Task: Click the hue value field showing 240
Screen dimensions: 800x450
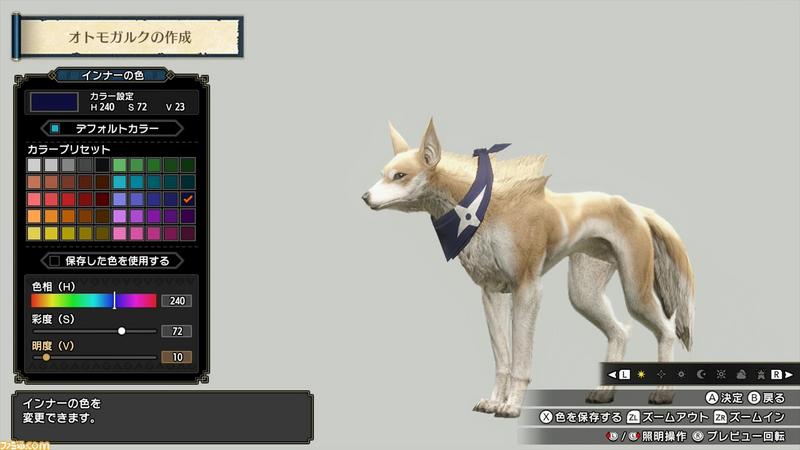Action: (x=177, y=300)
